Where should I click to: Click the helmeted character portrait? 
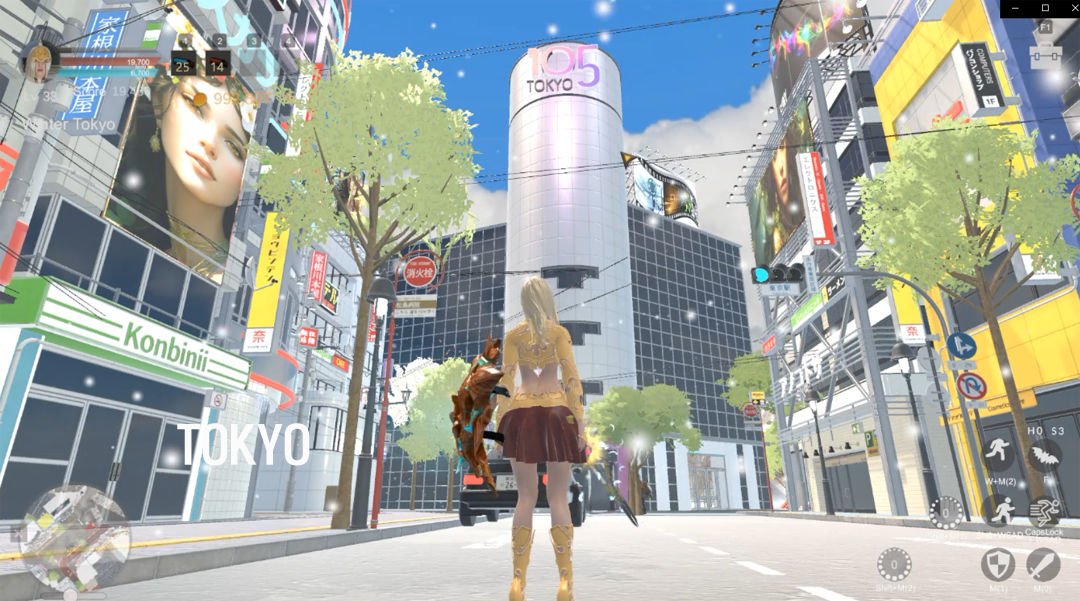[40, 62]
